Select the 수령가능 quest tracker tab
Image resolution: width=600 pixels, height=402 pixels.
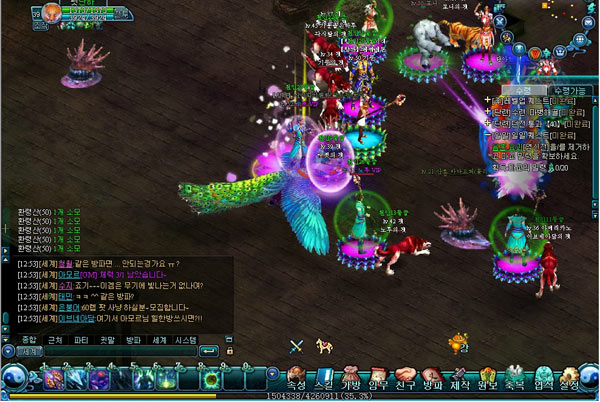click(x=572, y=90)
